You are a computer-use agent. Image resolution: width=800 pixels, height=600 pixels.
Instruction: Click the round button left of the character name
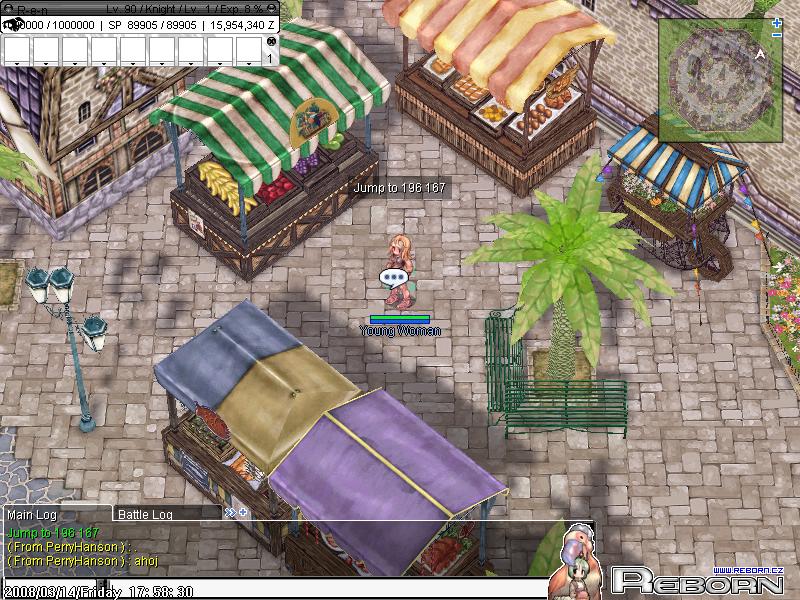point(9,8)
